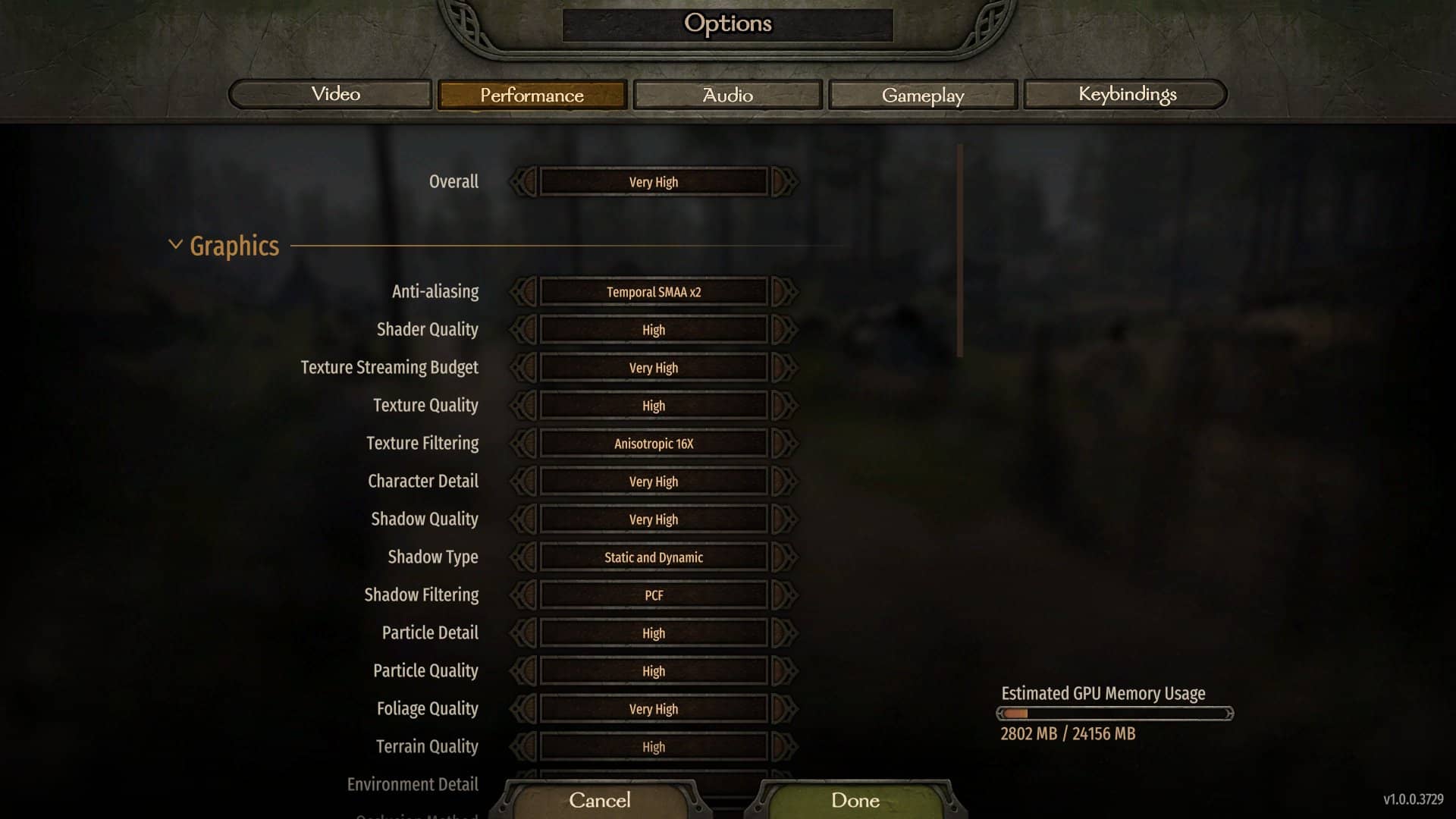
Task: Click right arrow on Shader Quality
Action: (785, 329)
